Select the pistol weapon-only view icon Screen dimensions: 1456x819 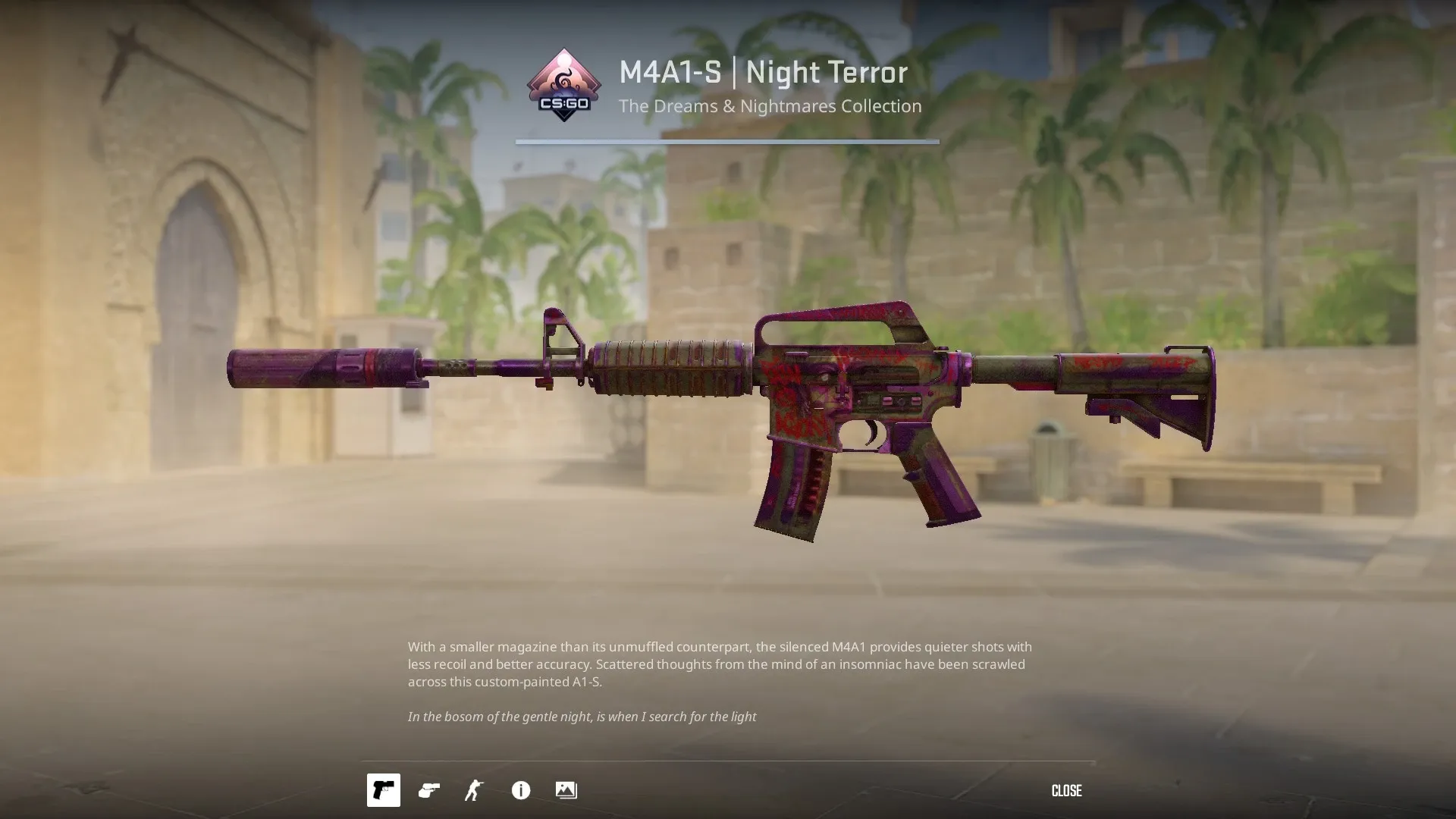383,790
